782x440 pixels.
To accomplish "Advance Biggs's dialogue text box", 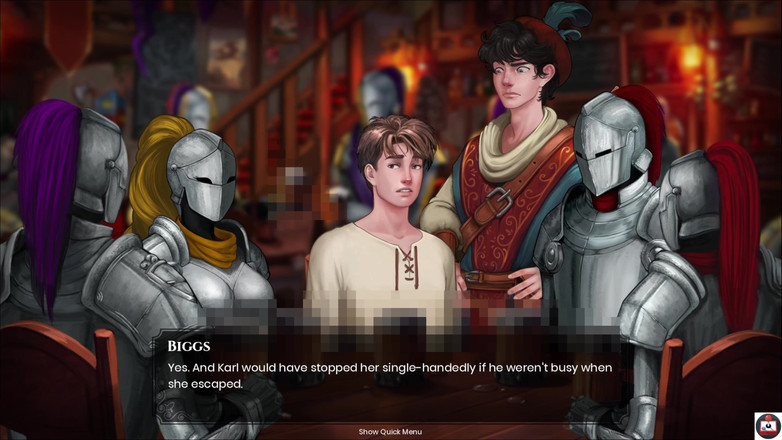I will click(390, 375).
